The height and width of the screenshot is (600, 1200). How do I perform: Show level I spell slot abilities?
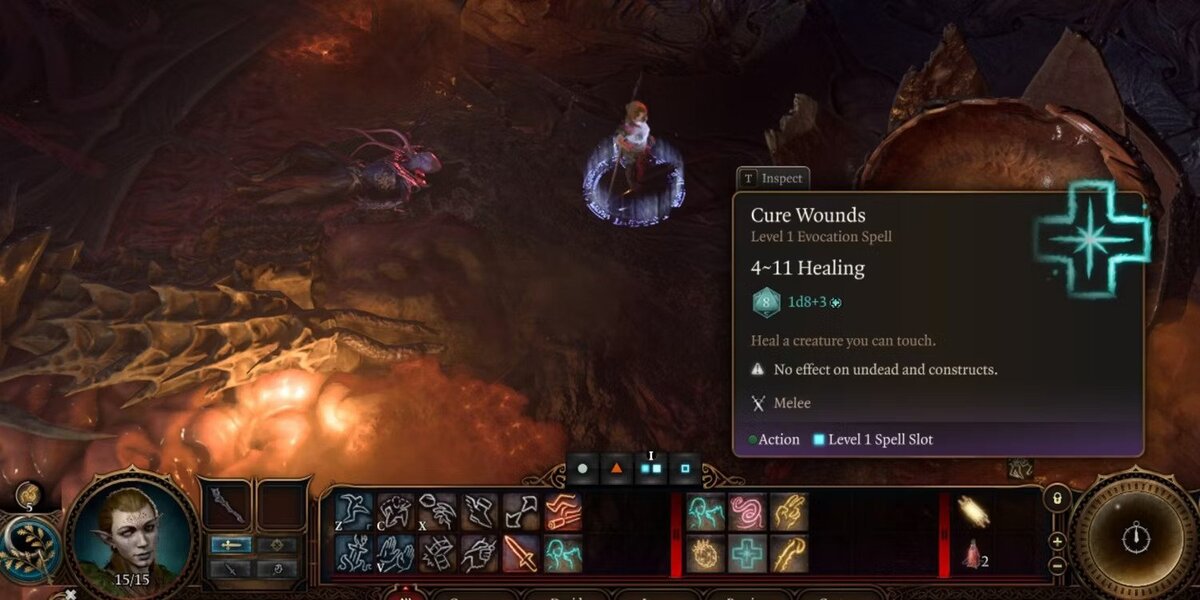[x=651, y=467]
